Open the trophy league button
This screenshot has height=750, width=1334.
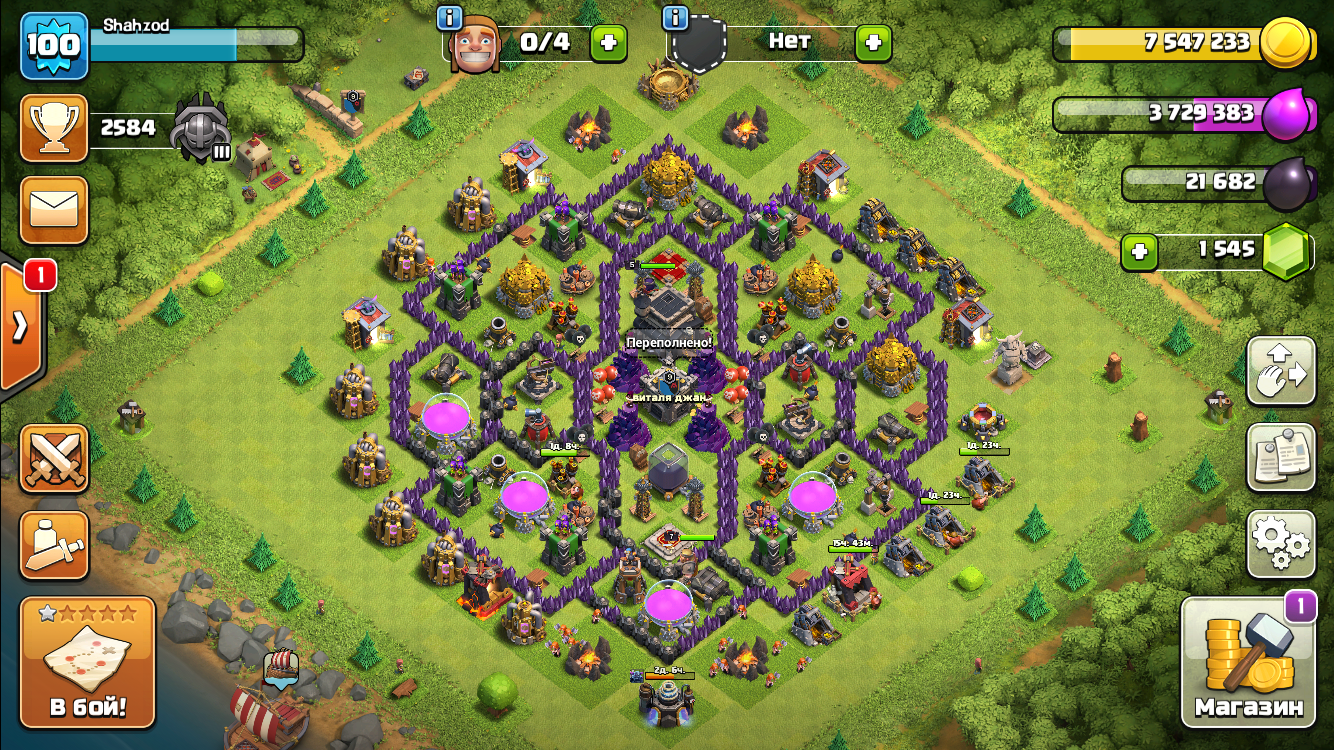click(x=54, y=128)
